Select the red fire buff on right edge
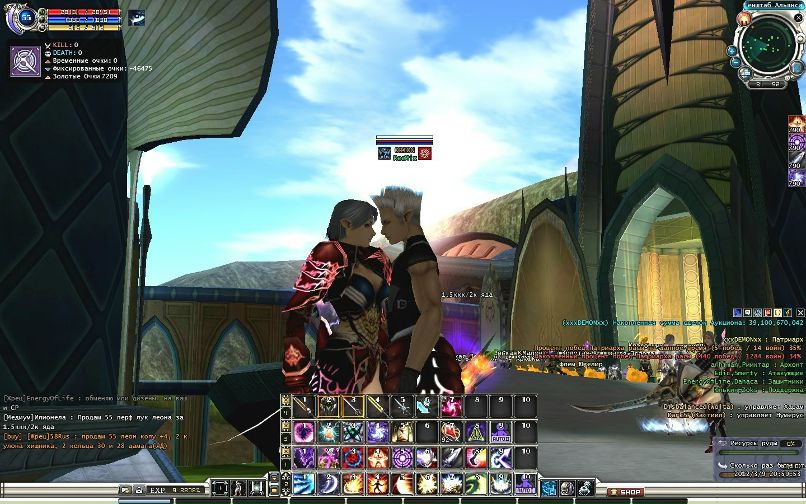This screenshot has width=806, height=504. 797,125
